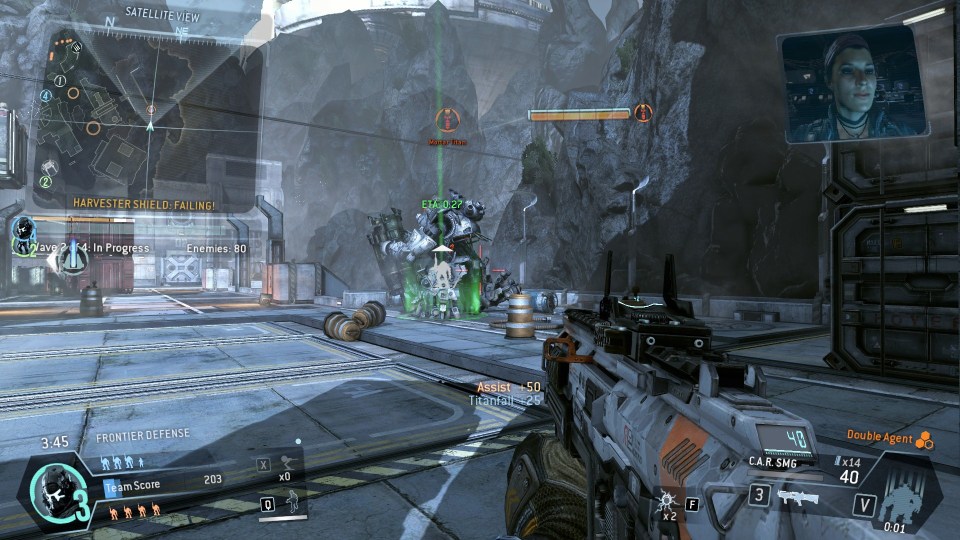This screenshot has height=540, width=960.
Task: Click the Harvester icon beside wave status
Action: coord(72,260)
